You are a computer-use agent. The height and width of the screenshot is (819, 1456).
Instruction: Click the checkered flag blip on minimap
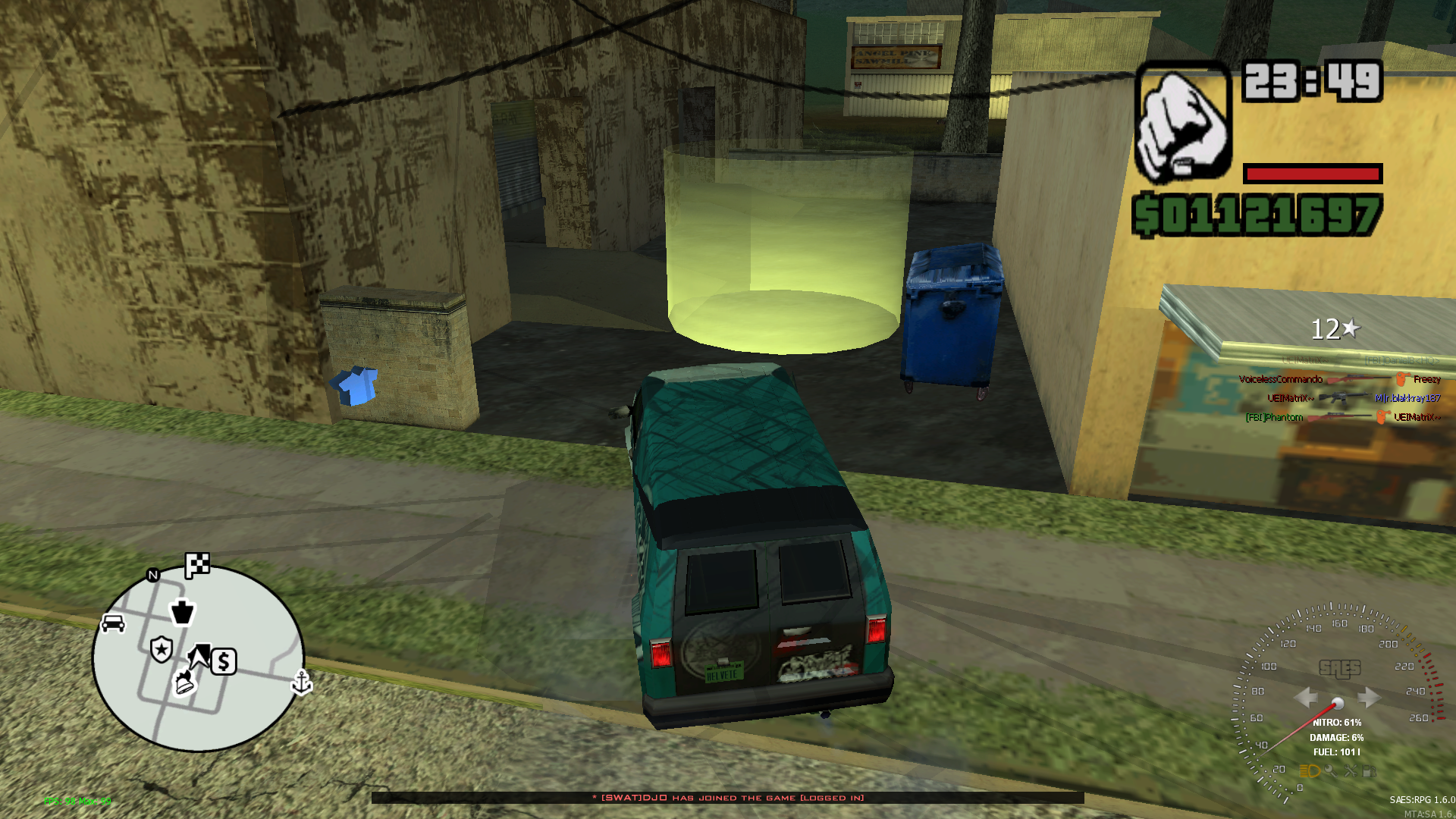pos(197,565)
